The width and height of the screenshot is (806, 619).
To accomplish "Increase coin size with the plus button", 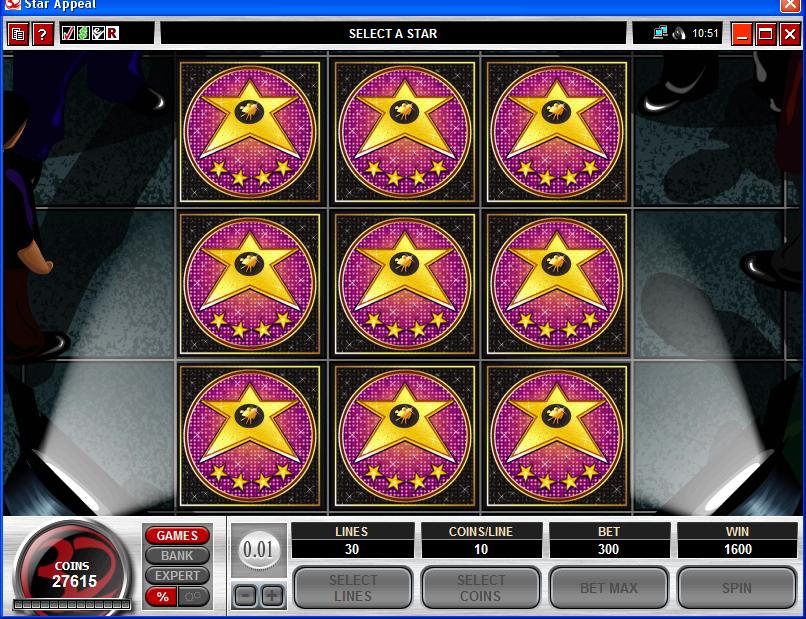I will point(272,596).
